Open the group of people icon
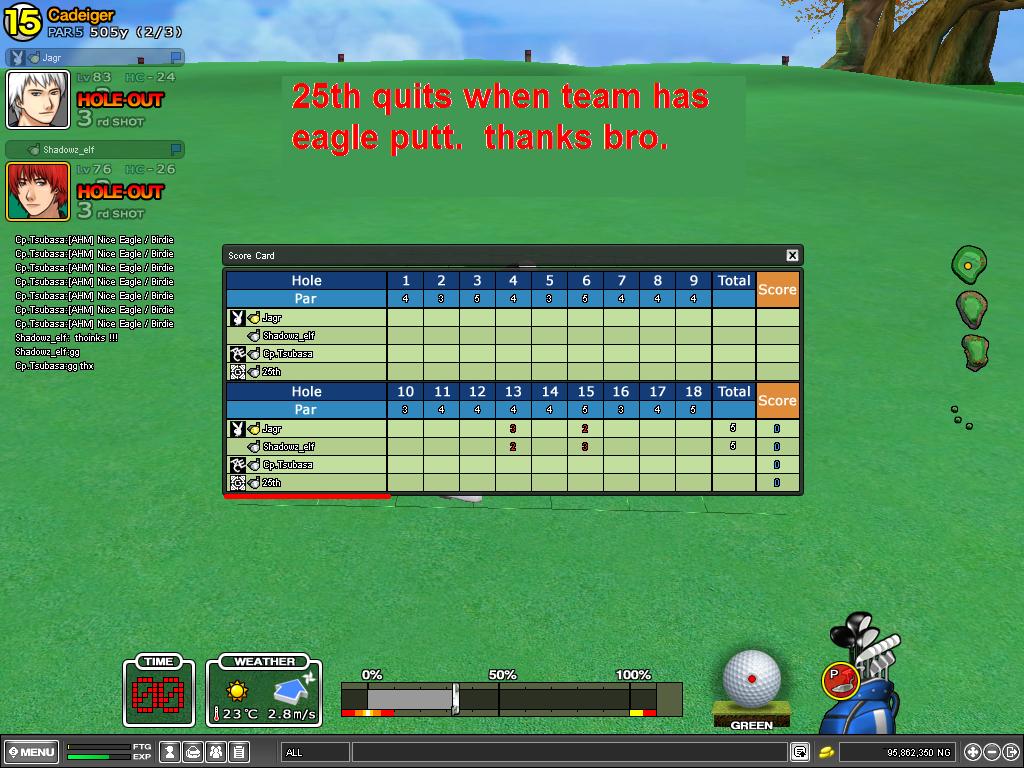Screen dimensions: 1024x768 coord(216,752)
